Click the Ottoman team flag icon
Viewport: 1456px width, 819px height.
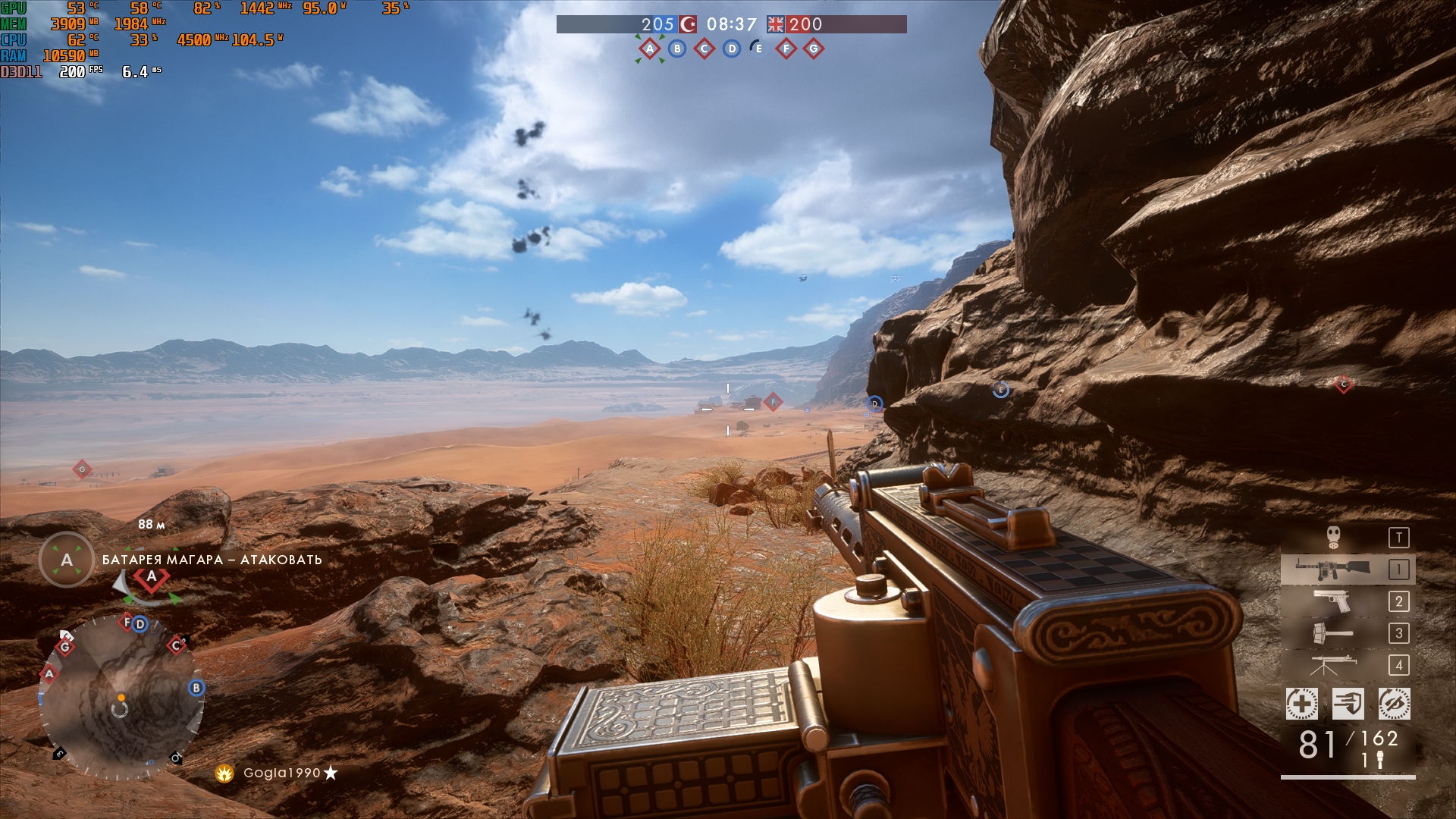click(688, 24)
